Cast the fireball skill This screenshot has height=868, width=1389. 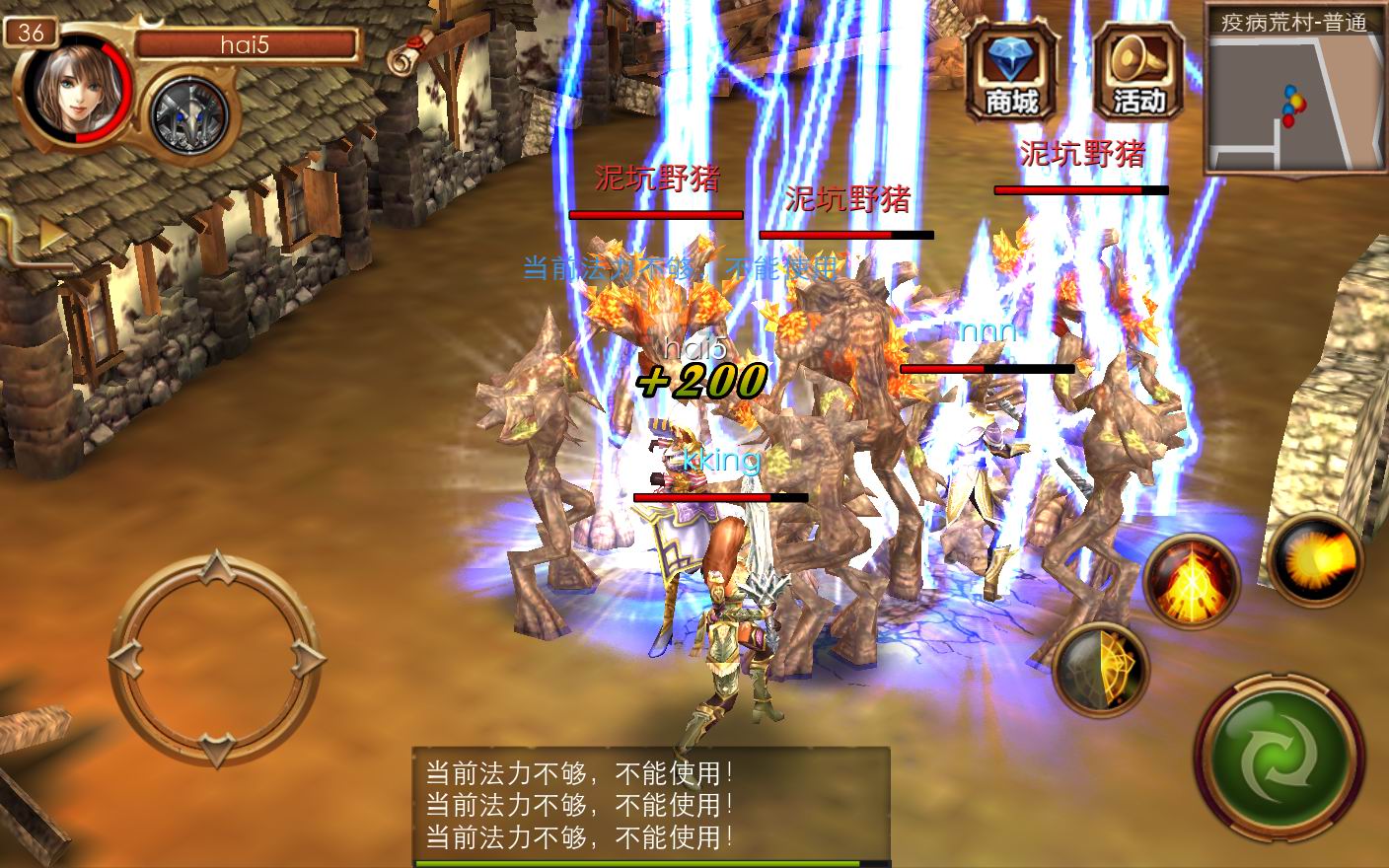[1316, 558]
